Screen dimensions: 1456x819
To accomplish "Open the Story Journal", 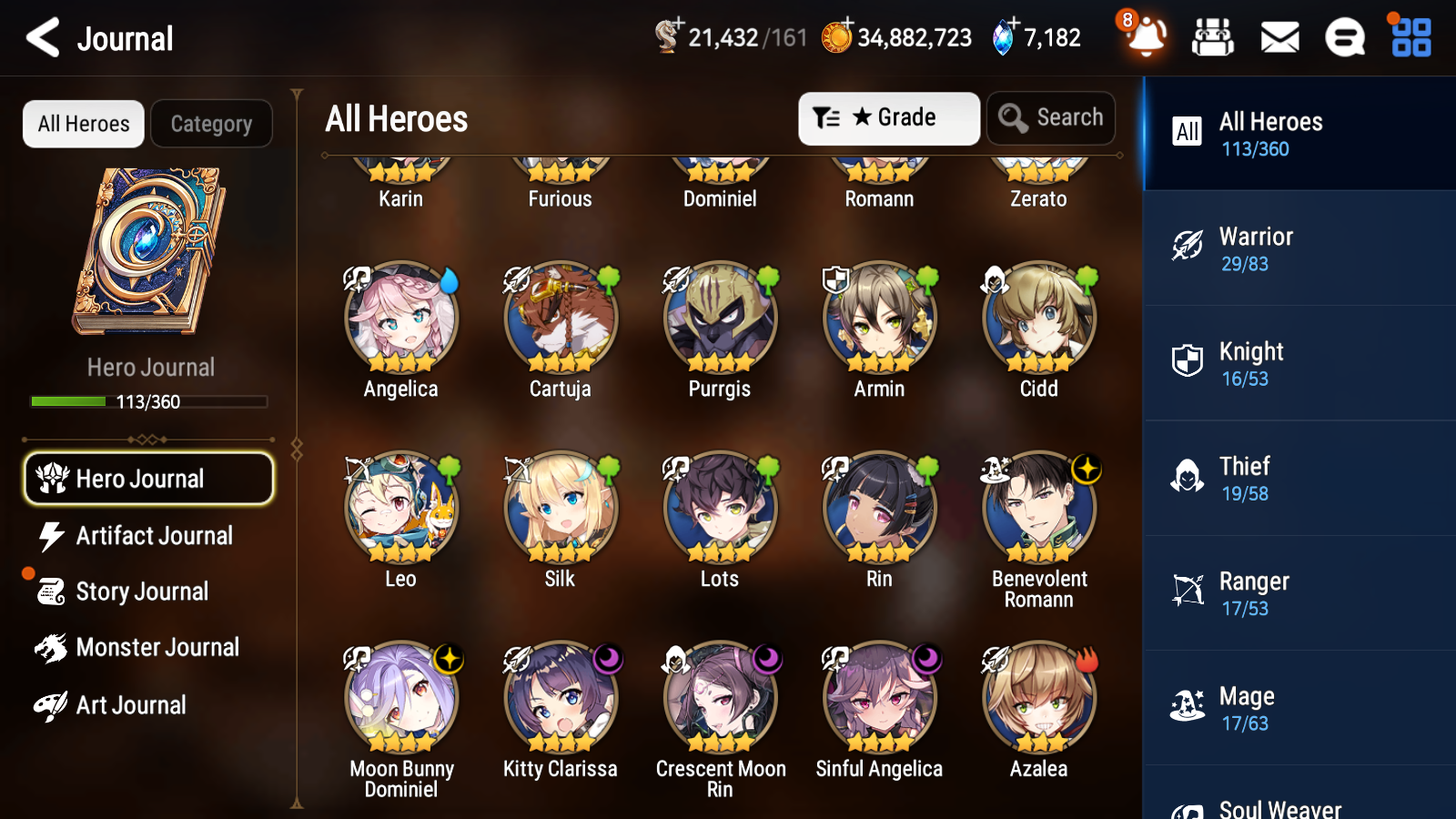I will coord(142,591).
